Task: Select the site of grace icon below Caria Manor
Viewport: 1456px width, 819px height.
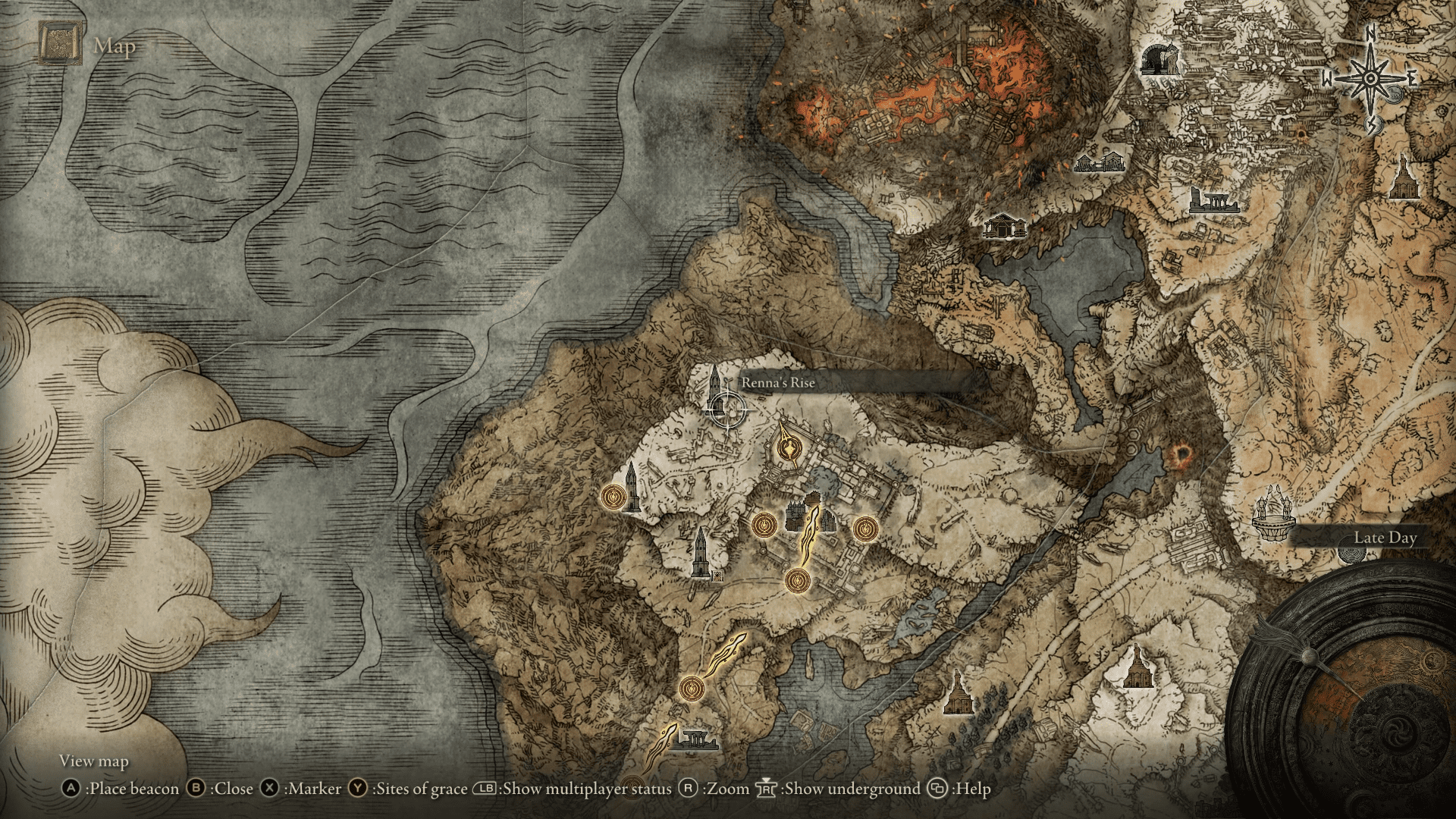Action: tap(798, 581)
